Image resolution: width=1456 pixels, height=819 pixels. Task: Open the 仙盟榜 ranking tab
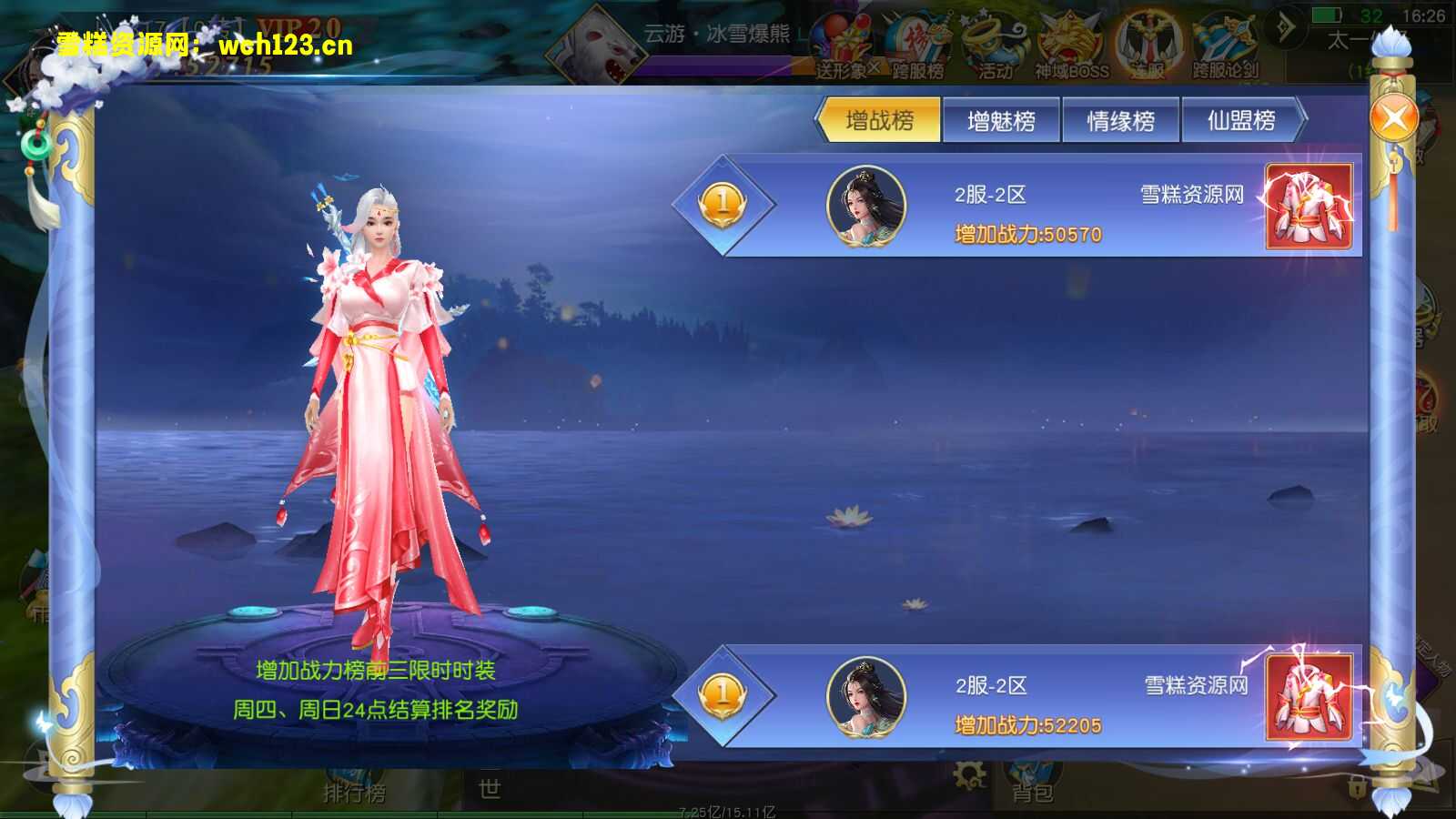(1243, 119)
